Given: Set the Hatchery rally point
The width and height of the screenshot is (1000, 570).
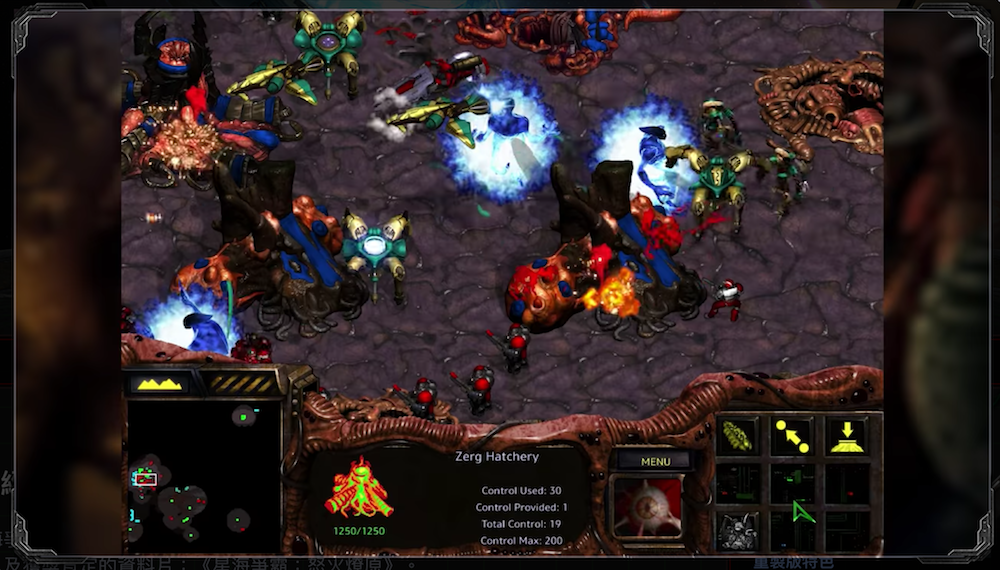Looking at the screenshot, I should pyautogui.click(x=792, y=436).
